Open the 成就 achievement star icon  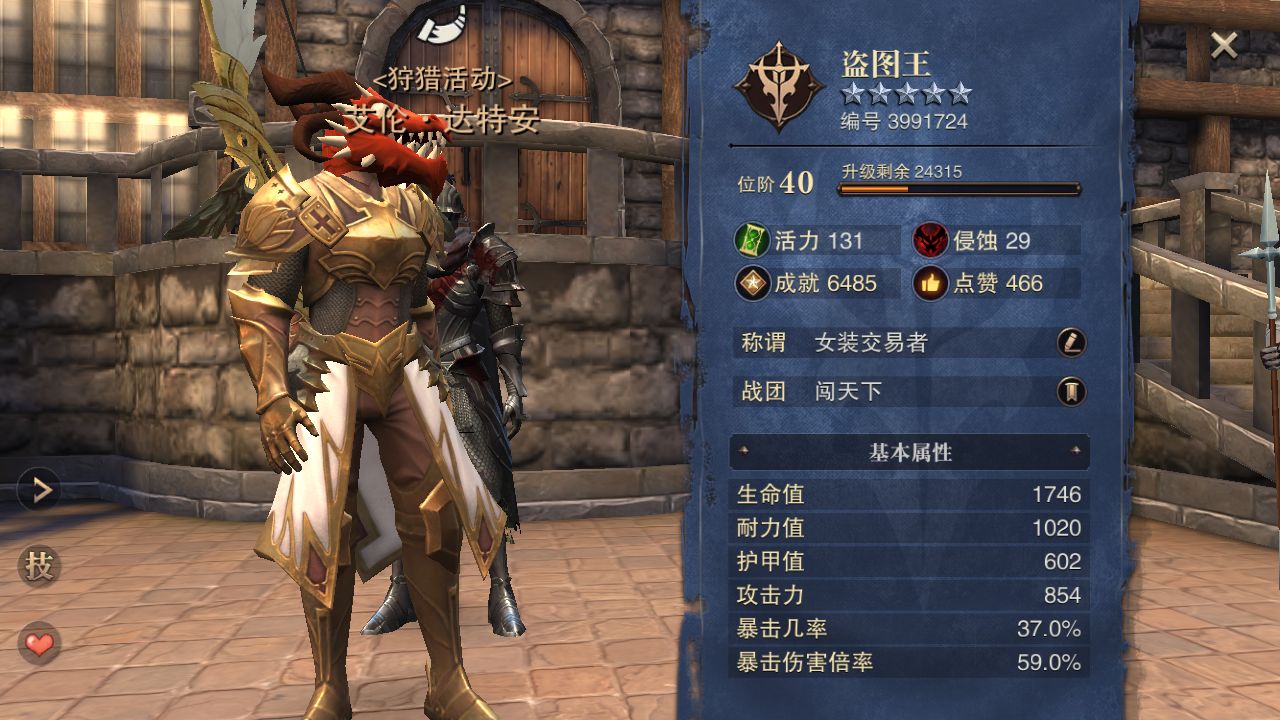pyautogui.click(x=752, y=284)
